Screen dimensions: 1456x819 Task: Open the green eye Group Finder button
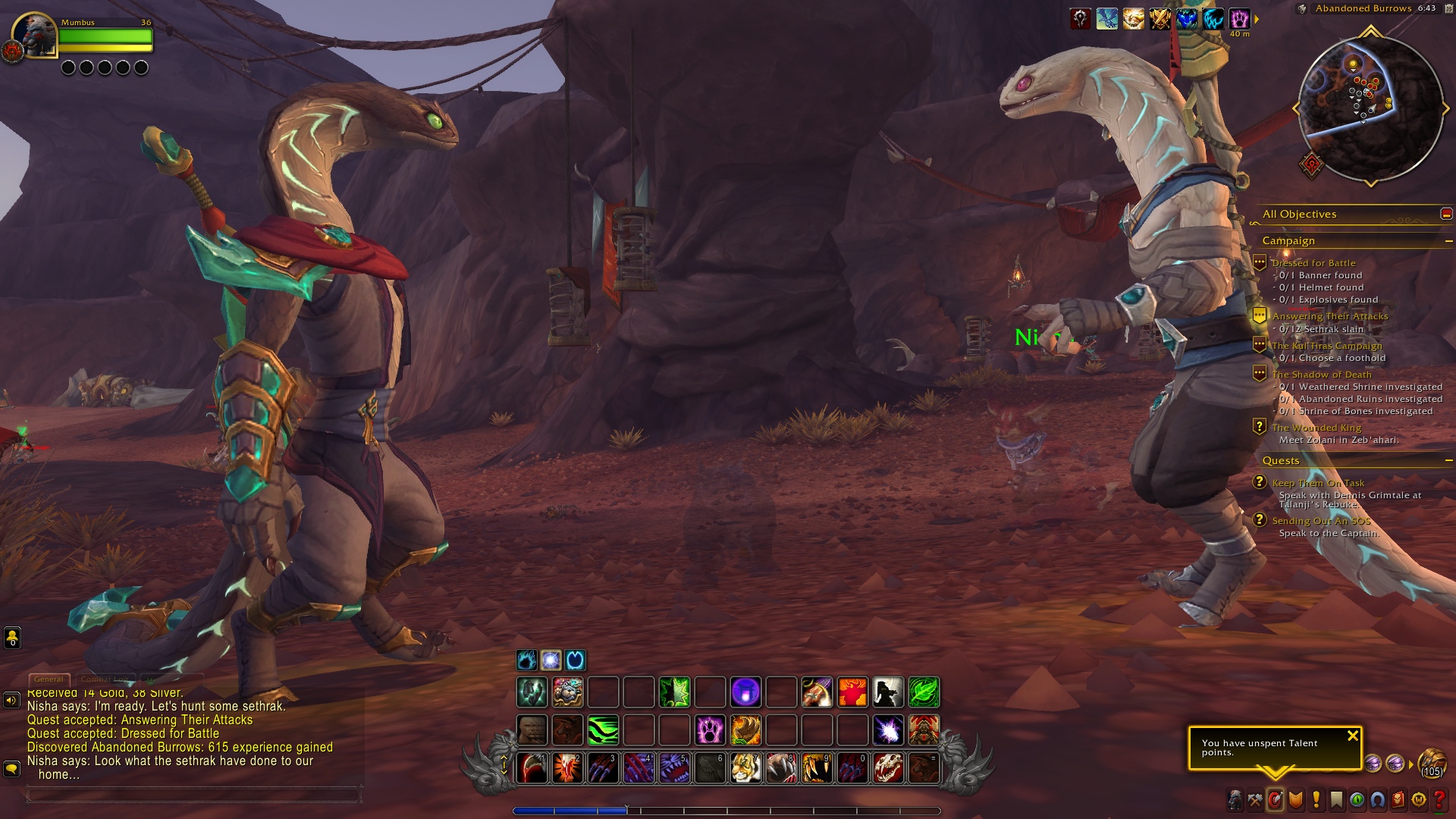(1357, 800)
